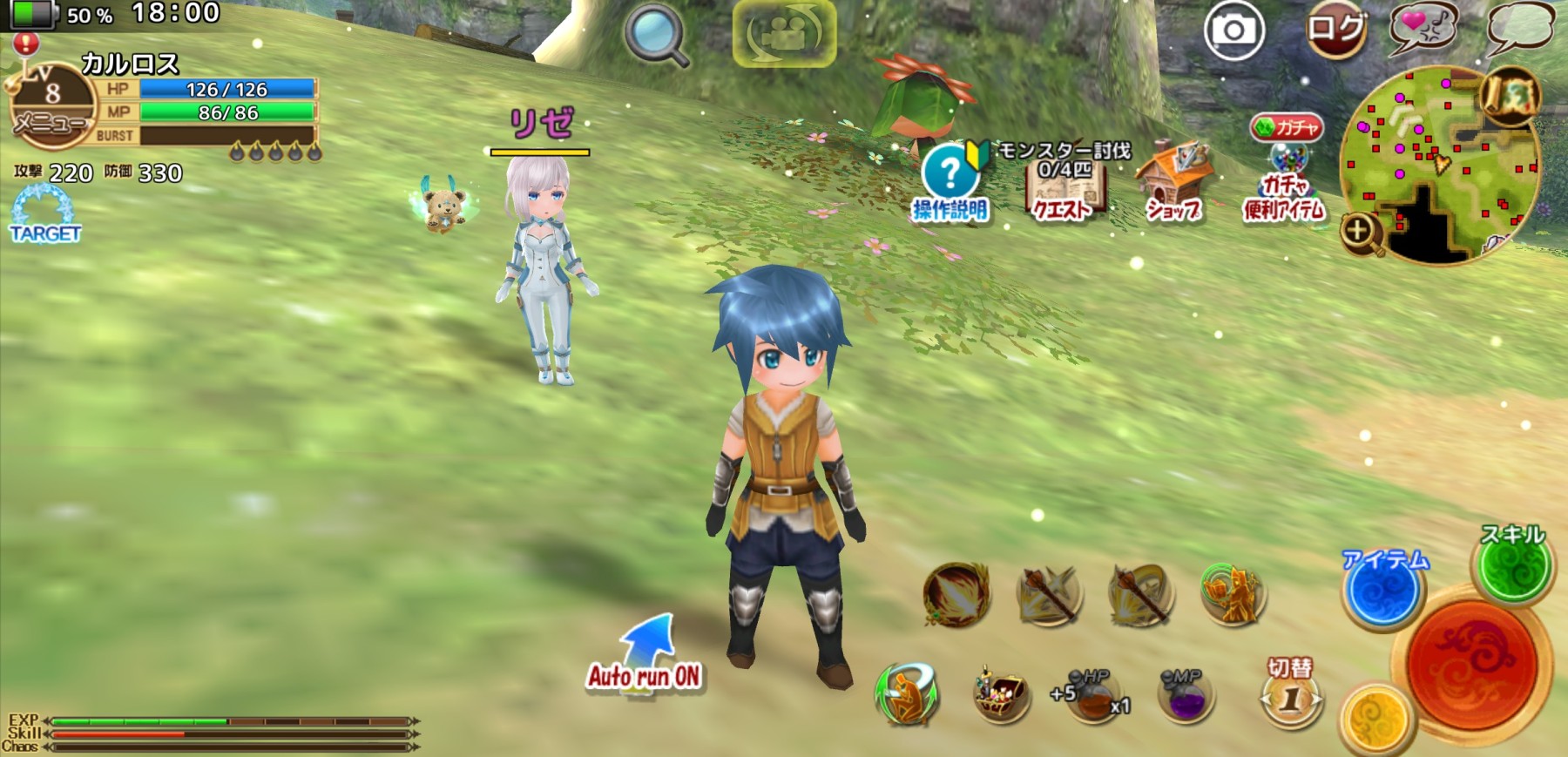1568x757 pixels.
Task: Open the ログ log button
Action: [x=1335, y=31]
